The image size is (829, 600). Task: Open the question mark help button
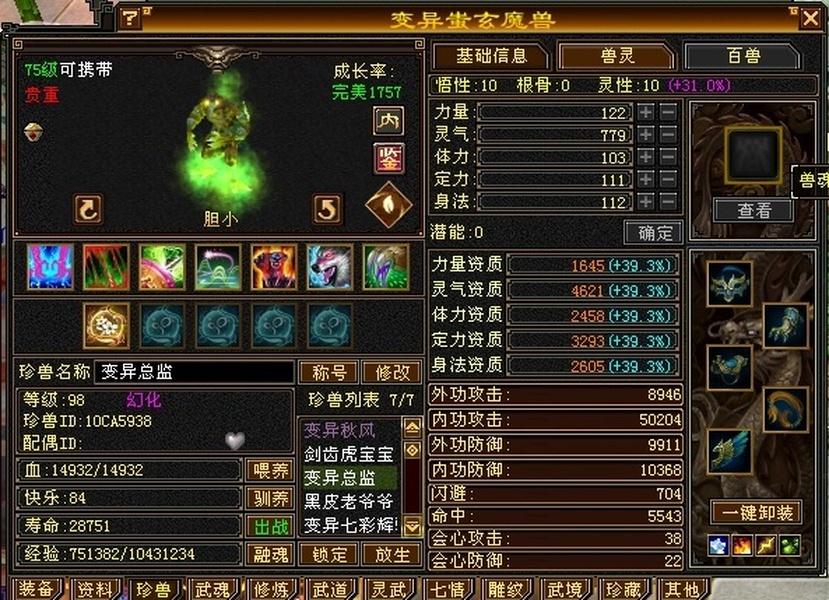[130, 18]
